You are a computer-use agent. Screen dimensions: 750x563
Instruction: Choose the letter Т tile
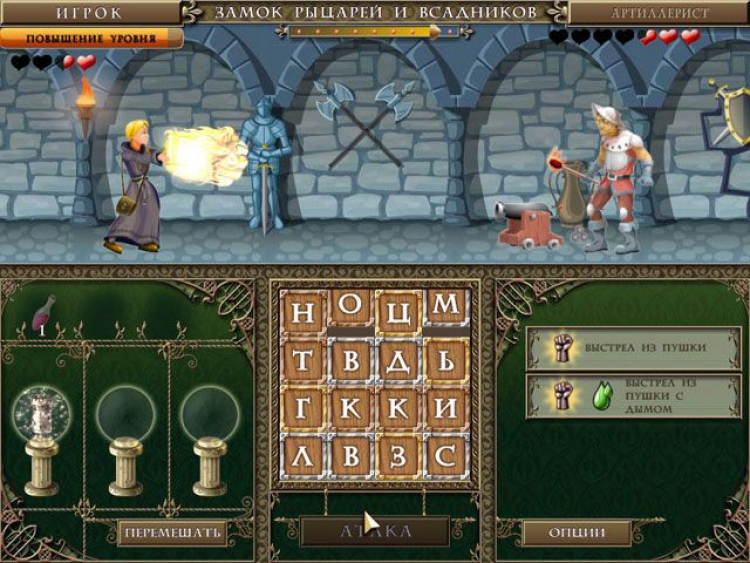point(303,360)
